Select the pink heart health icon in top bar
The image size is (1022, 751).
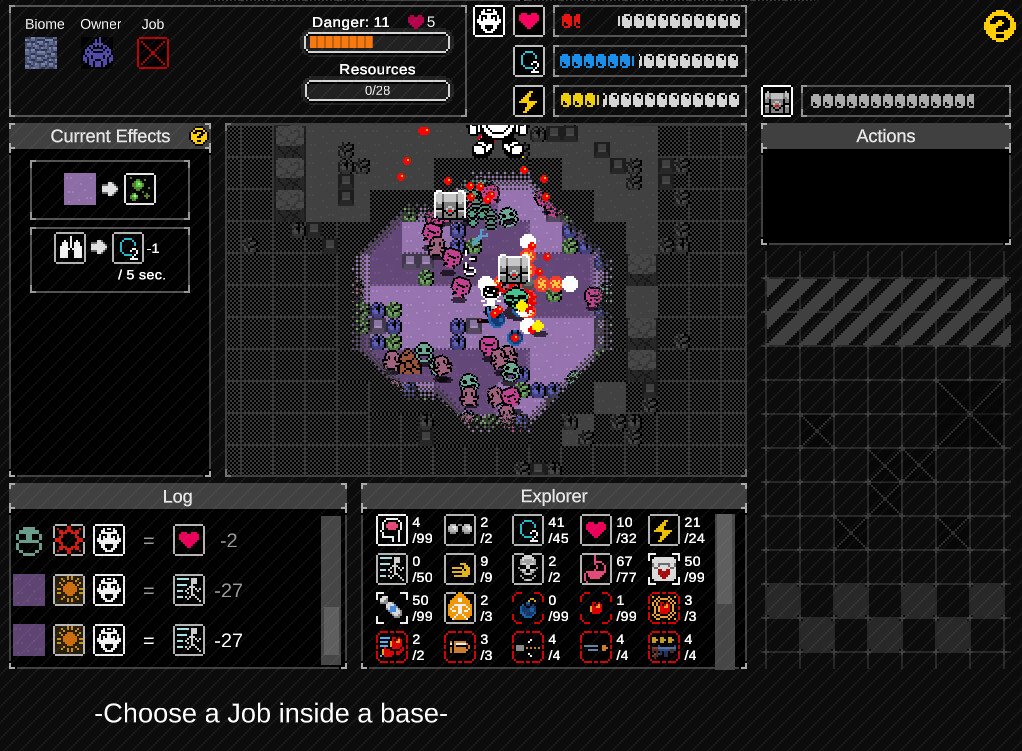click(x=529, y=21)
